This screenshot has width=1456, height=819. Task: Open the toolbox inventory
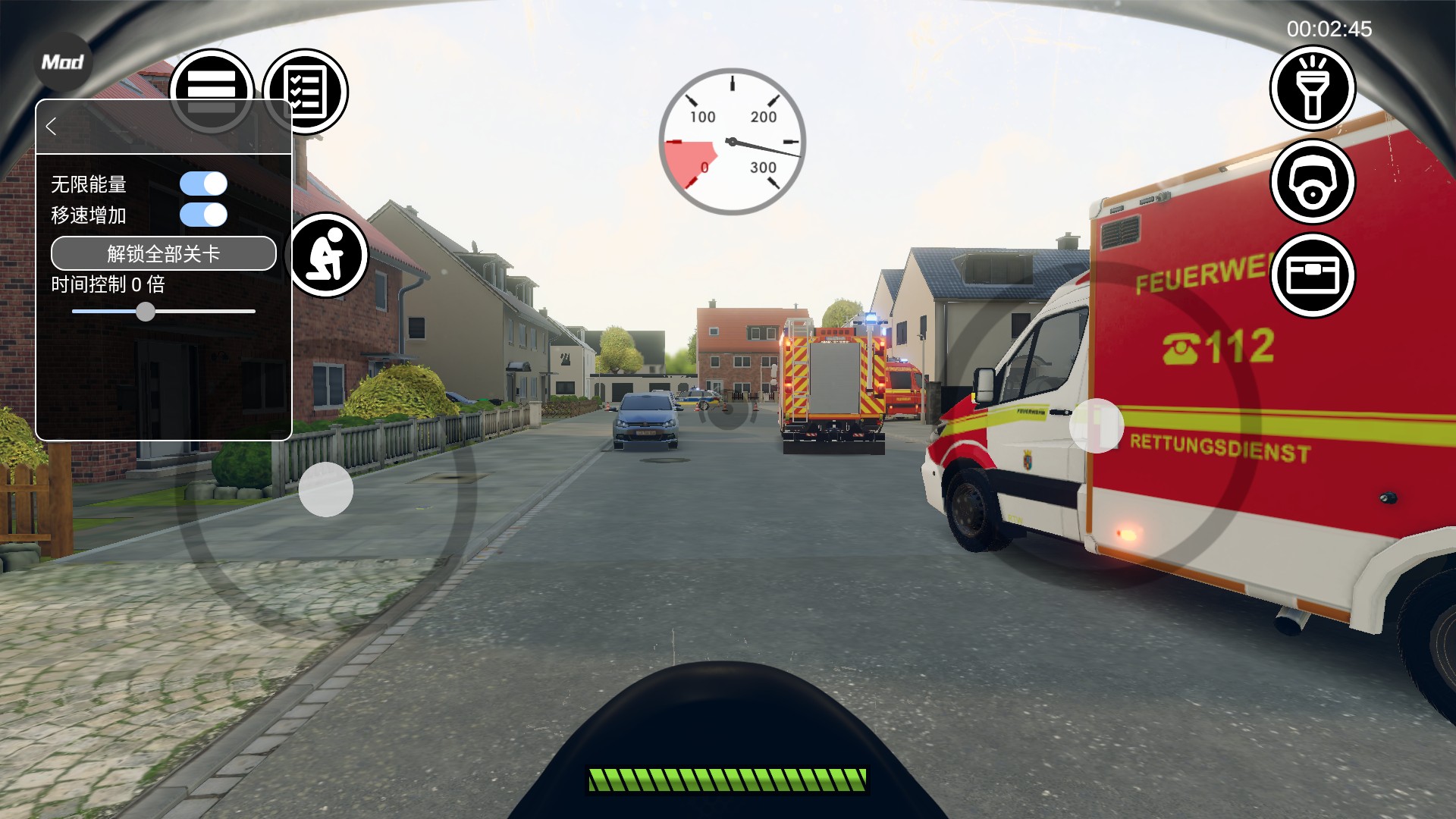coord(1313,275)
